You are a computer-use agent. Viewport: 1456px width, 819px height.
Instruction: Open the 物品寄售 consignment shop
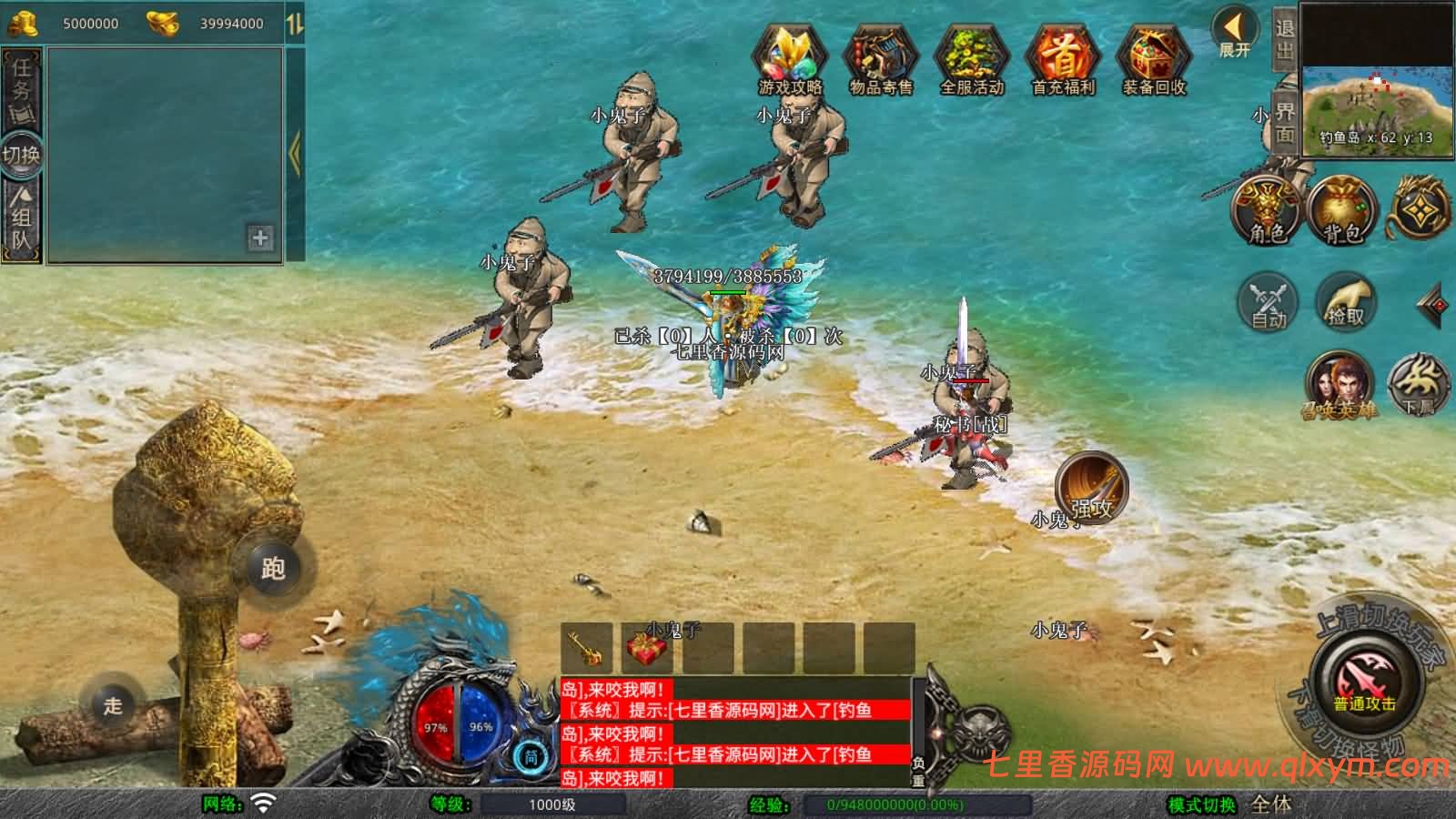[880, 60]
